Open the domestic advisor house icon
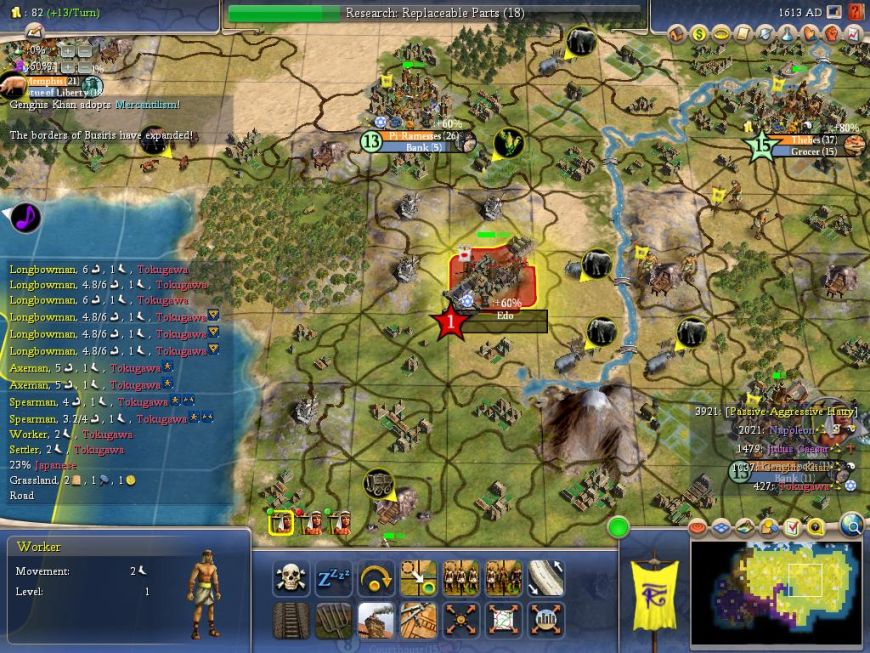 677,34
